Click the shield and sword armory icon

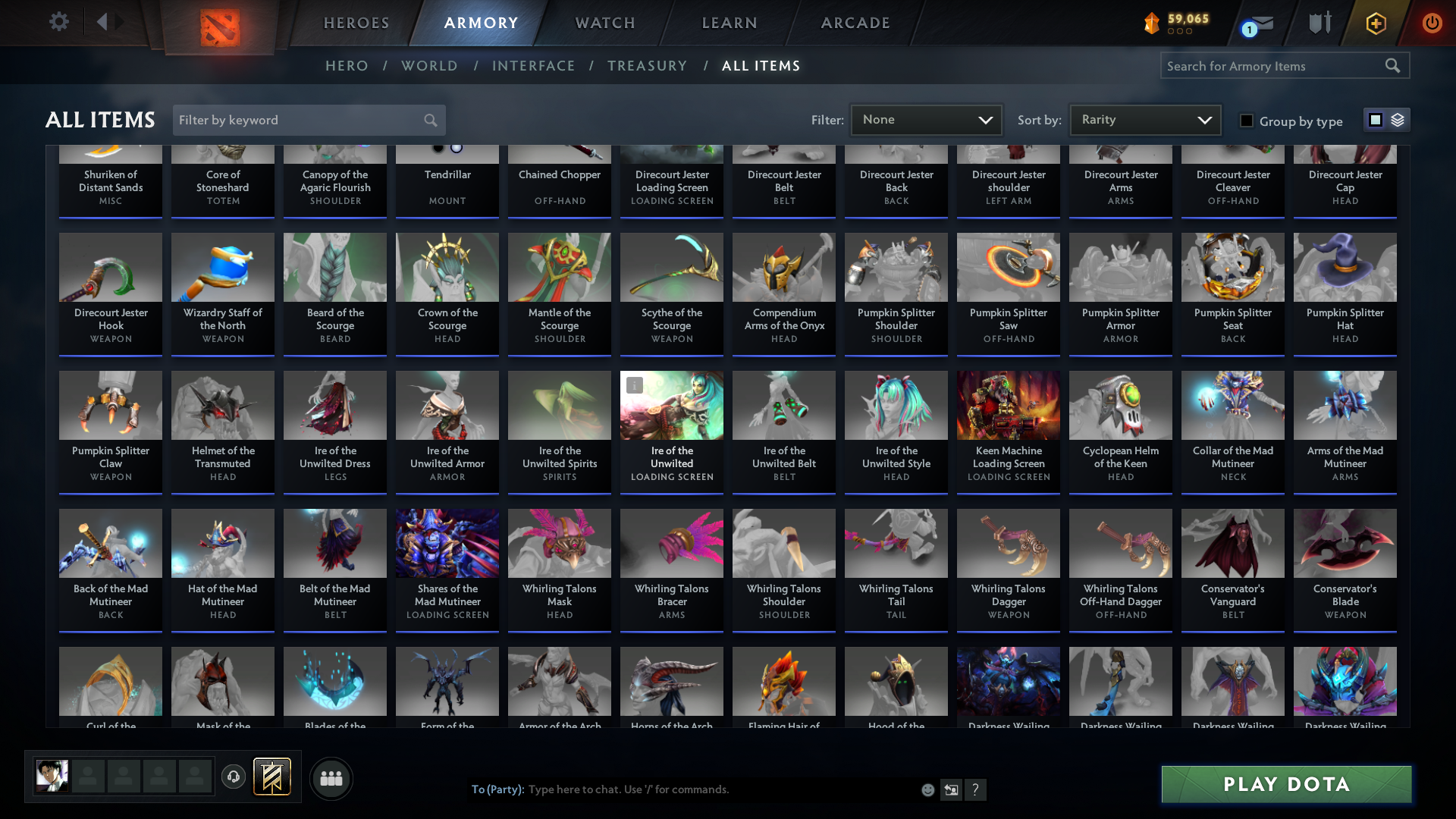(x=1319, y=23)
